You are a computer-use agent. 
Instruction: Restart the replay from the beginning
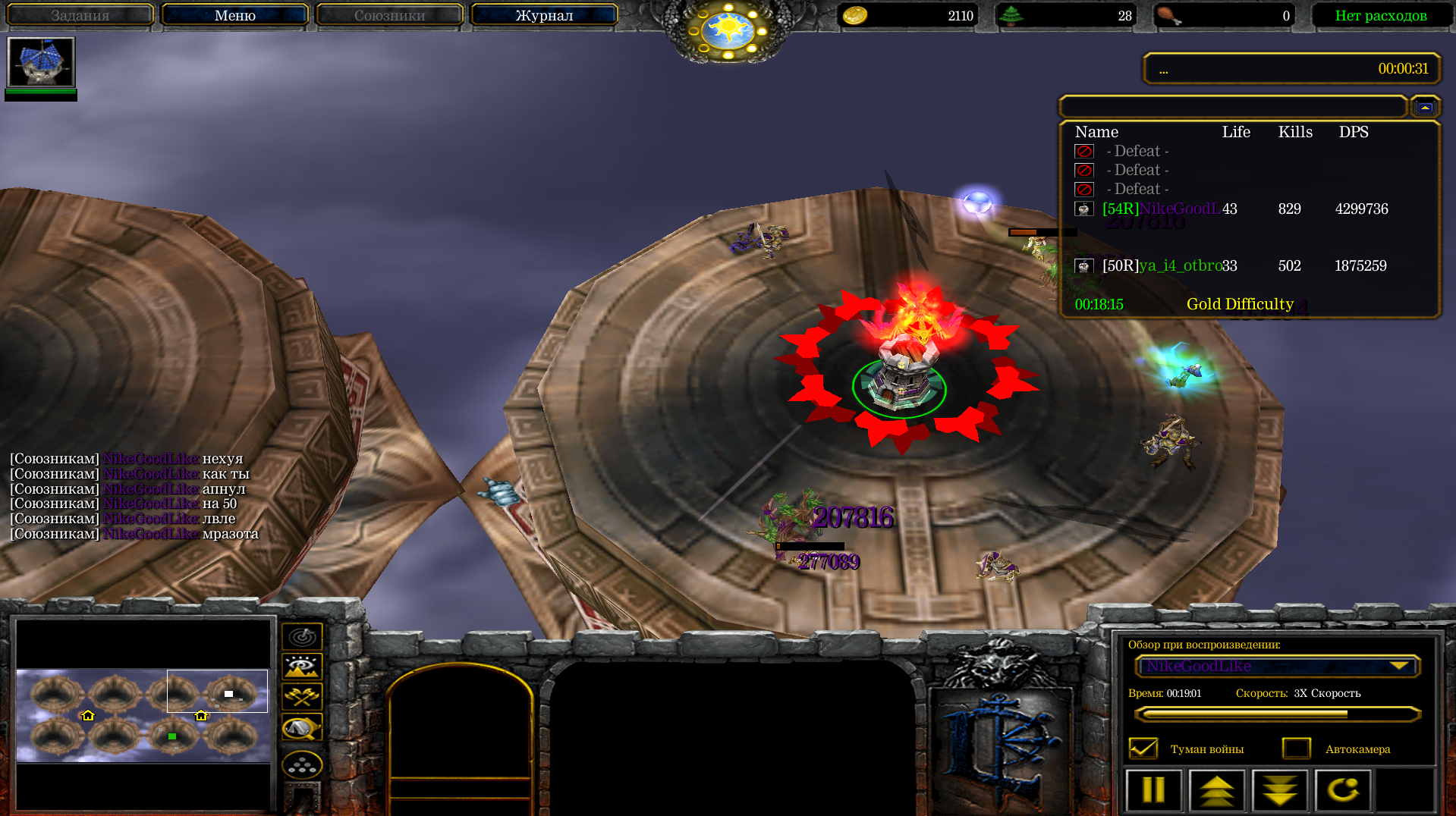click(x=1342, y=790)
